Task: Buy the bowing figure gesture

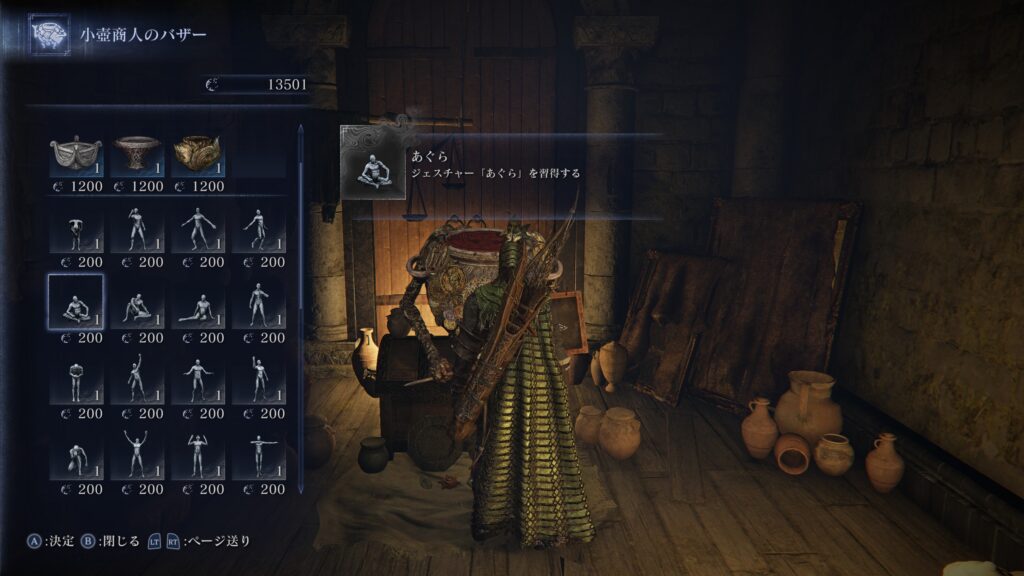Action: (x=76, y=230)
